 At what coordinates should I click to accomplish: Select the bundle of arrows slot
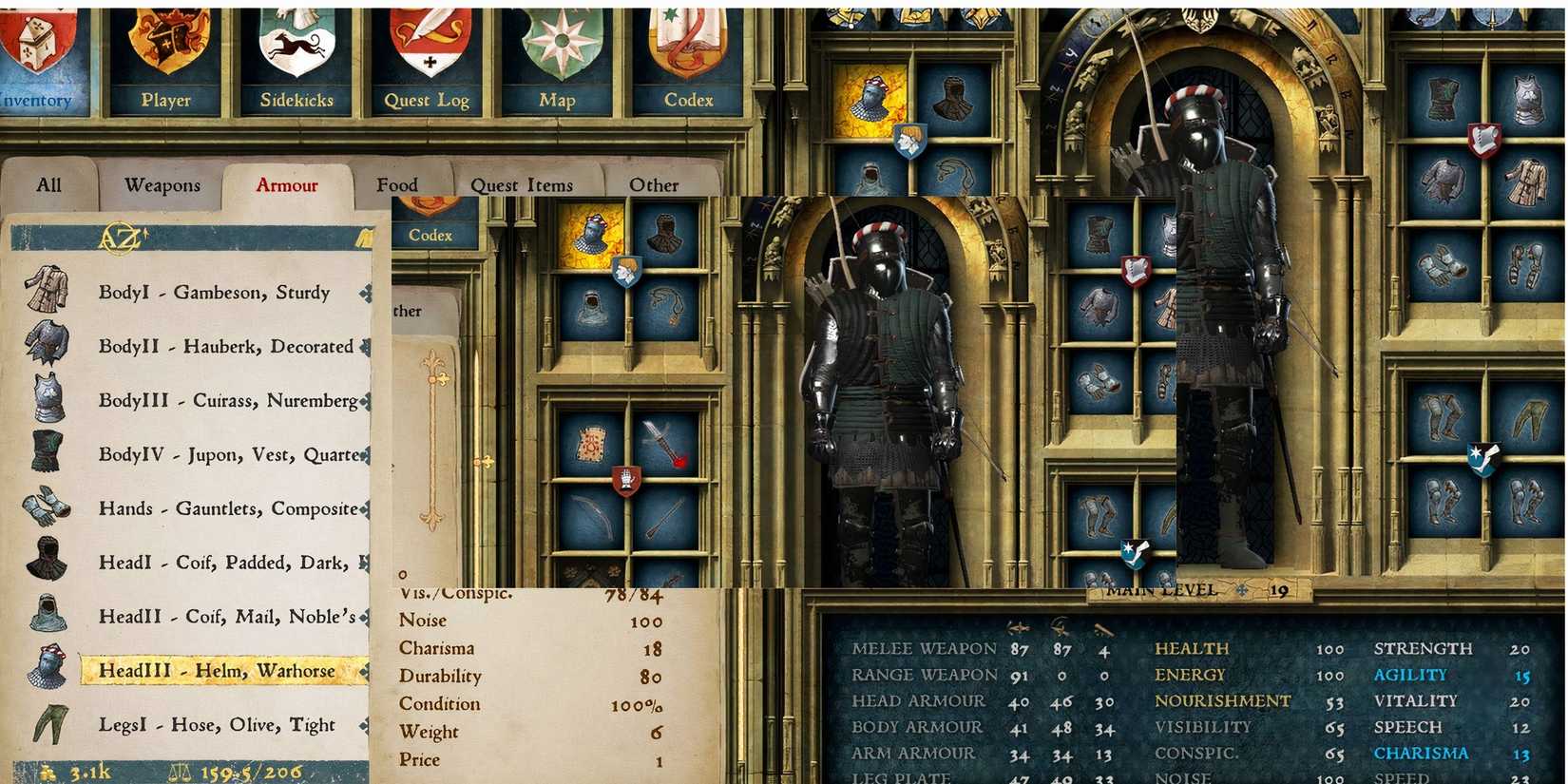665,518
